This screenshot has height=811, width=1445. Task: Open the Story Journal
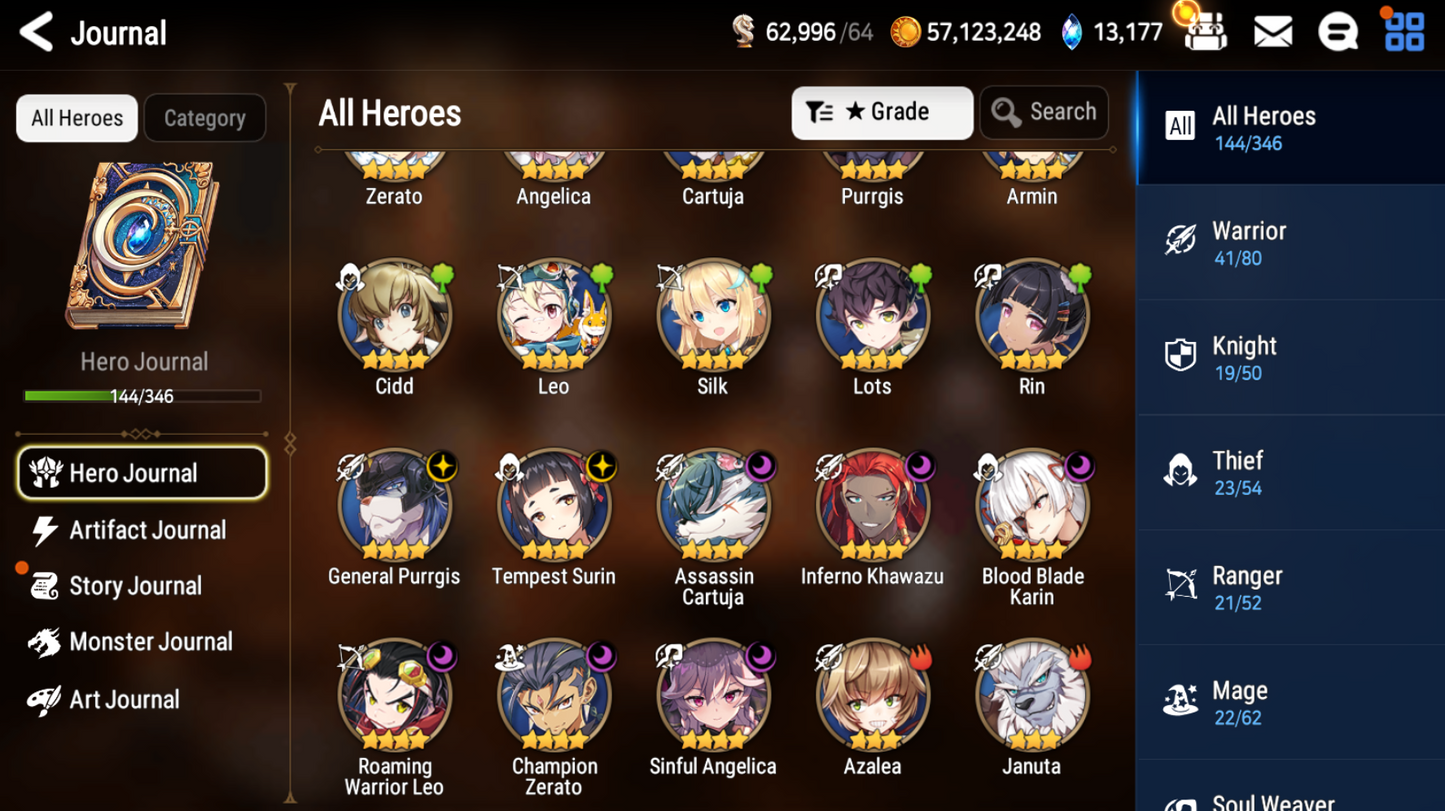tap(133, 586)
